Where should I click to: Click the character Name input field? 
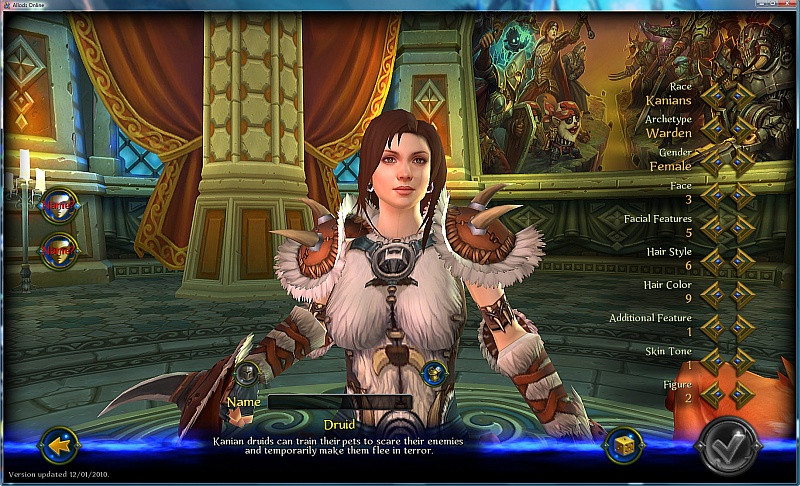(340, 402)
